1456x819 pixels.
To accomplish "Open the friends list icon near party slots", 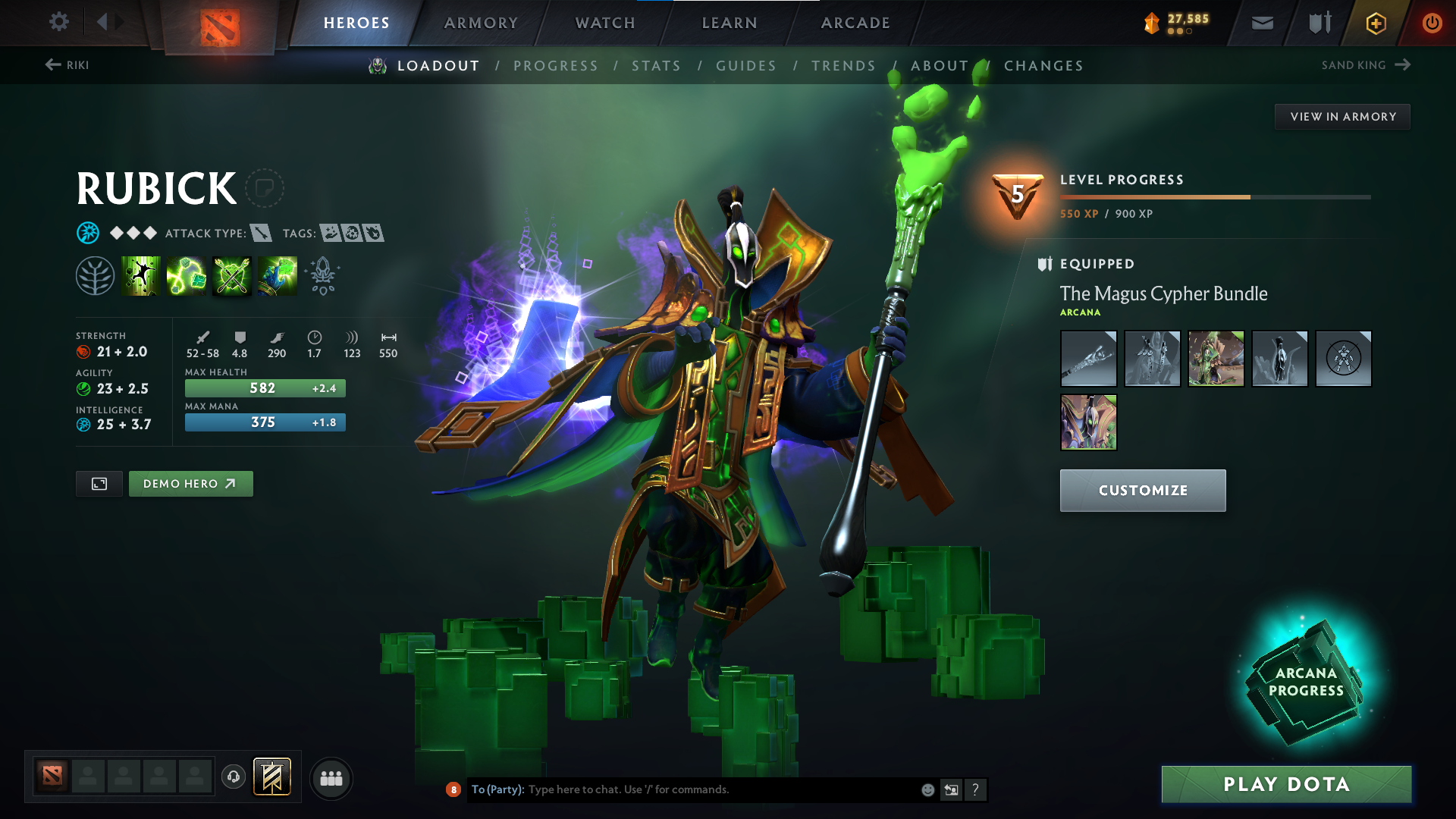I will (x=331, y=777).
